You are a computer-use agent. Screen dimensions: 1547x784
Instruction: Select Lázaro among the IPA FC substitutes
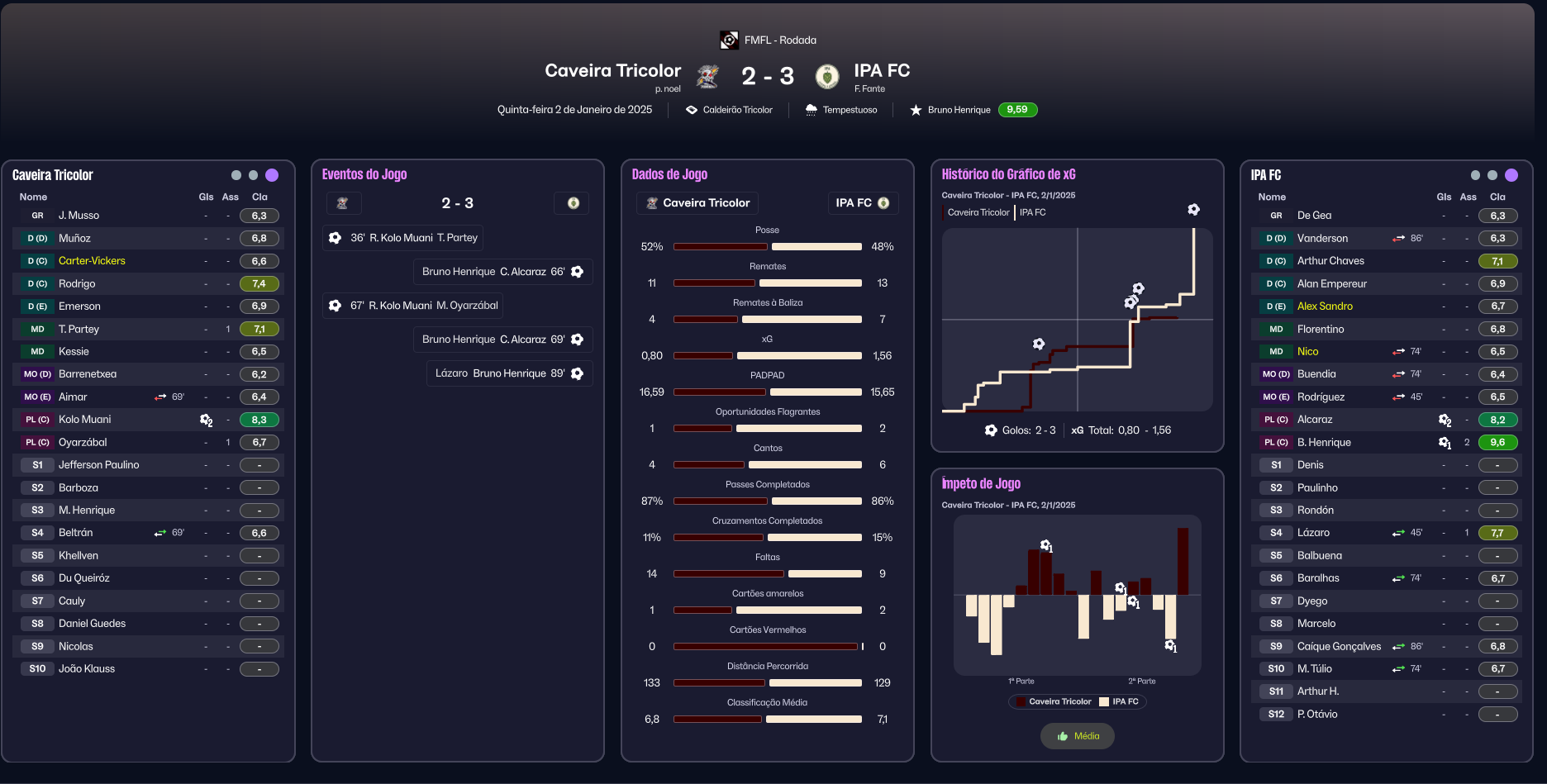[x=1313, y=533]
